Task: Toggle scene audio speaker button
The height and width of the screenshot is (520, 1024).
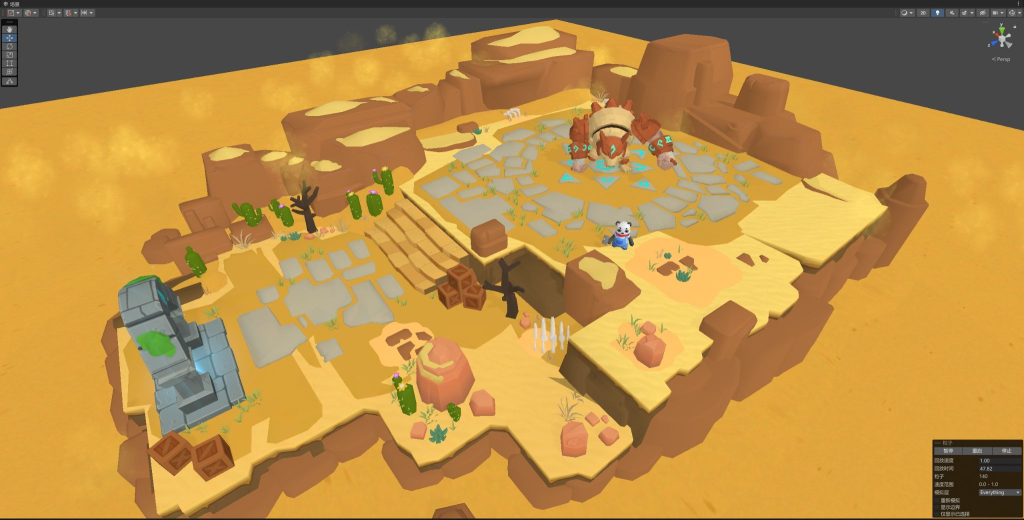Action: point(951,12)
